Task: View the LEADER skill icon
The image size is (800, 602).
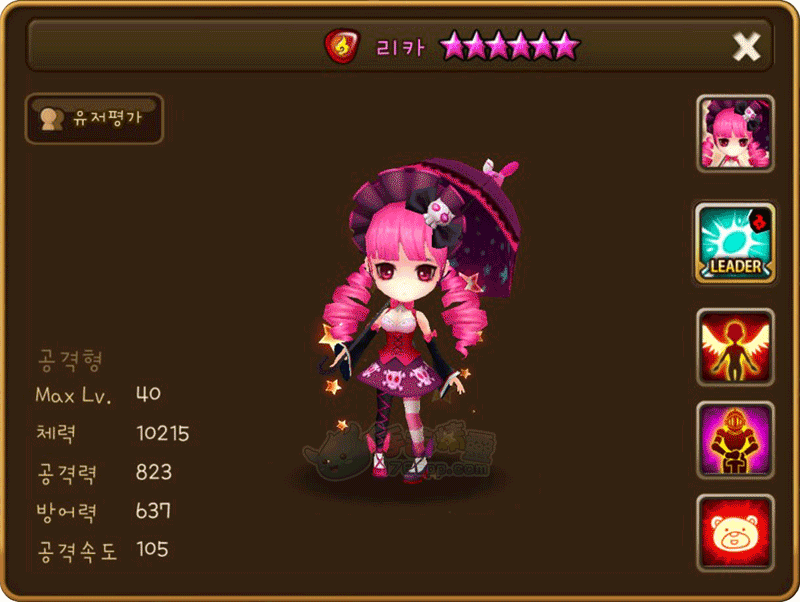Action: coord(735,243)
